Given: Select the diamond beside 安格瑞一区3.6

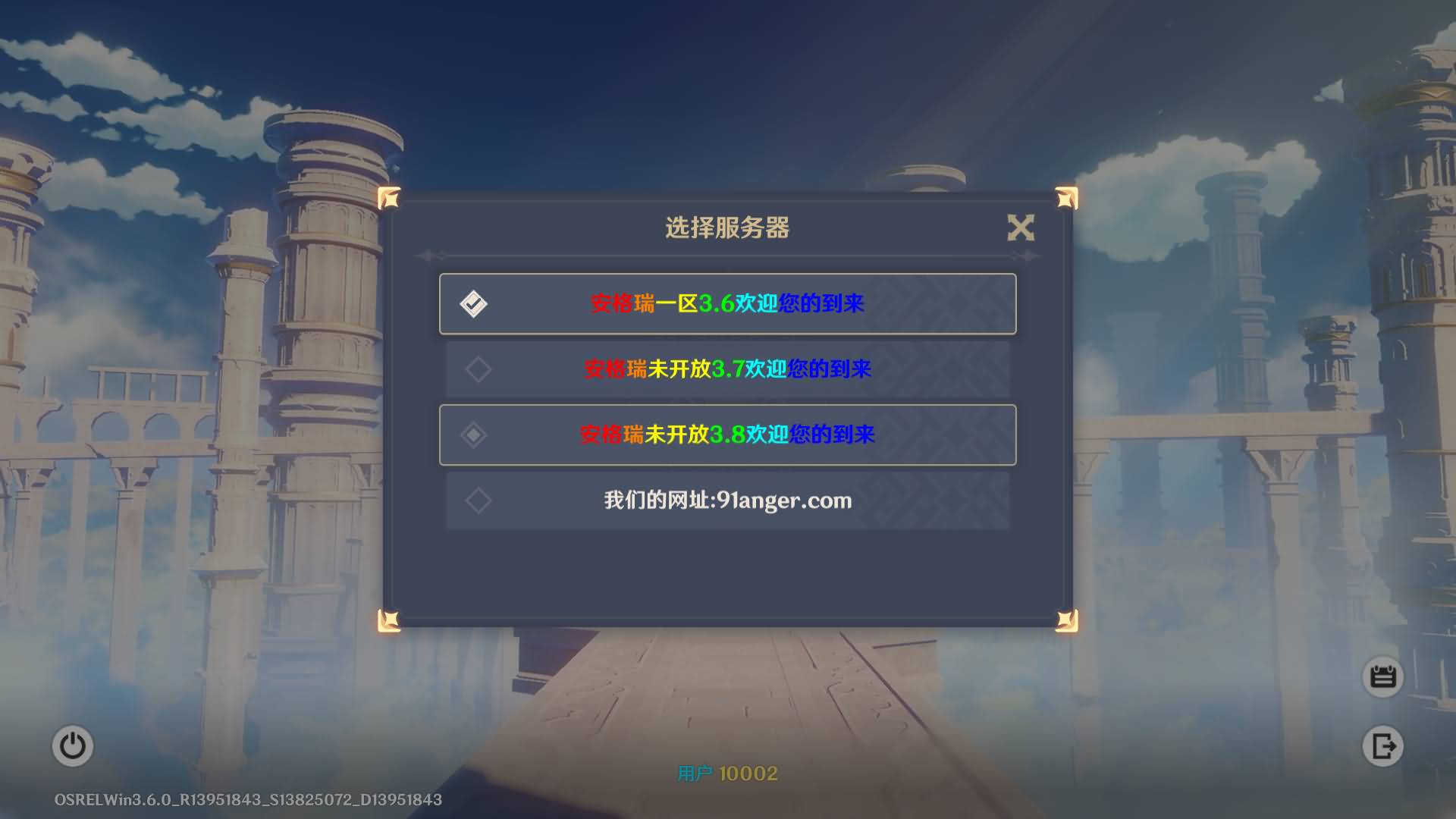Looking at the screenshot, I should point(475,303).
